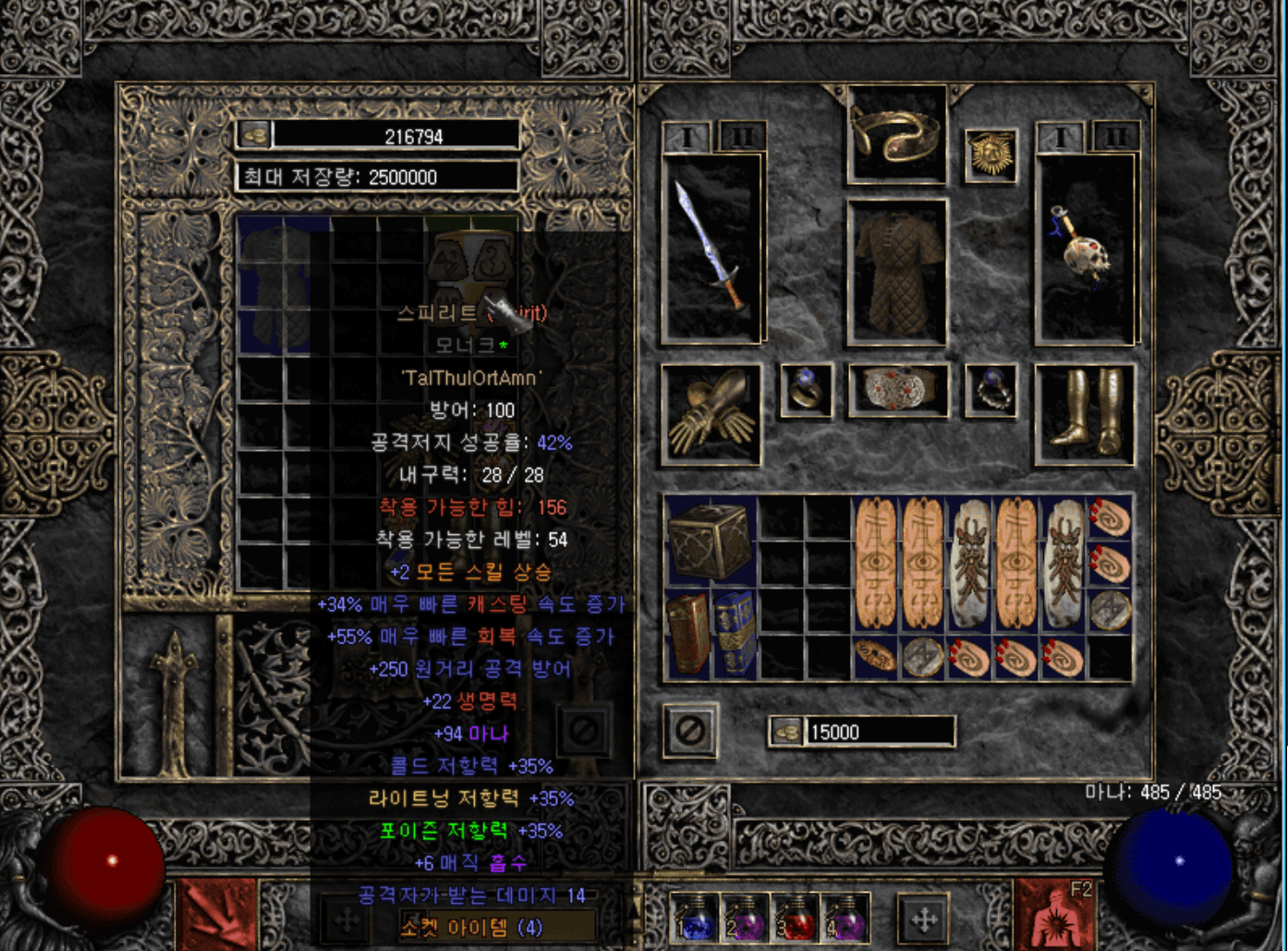The height and width of the screenshot is (951, 1288).
Task: Use the blue mana potion in belt
Action: point(695,917)
